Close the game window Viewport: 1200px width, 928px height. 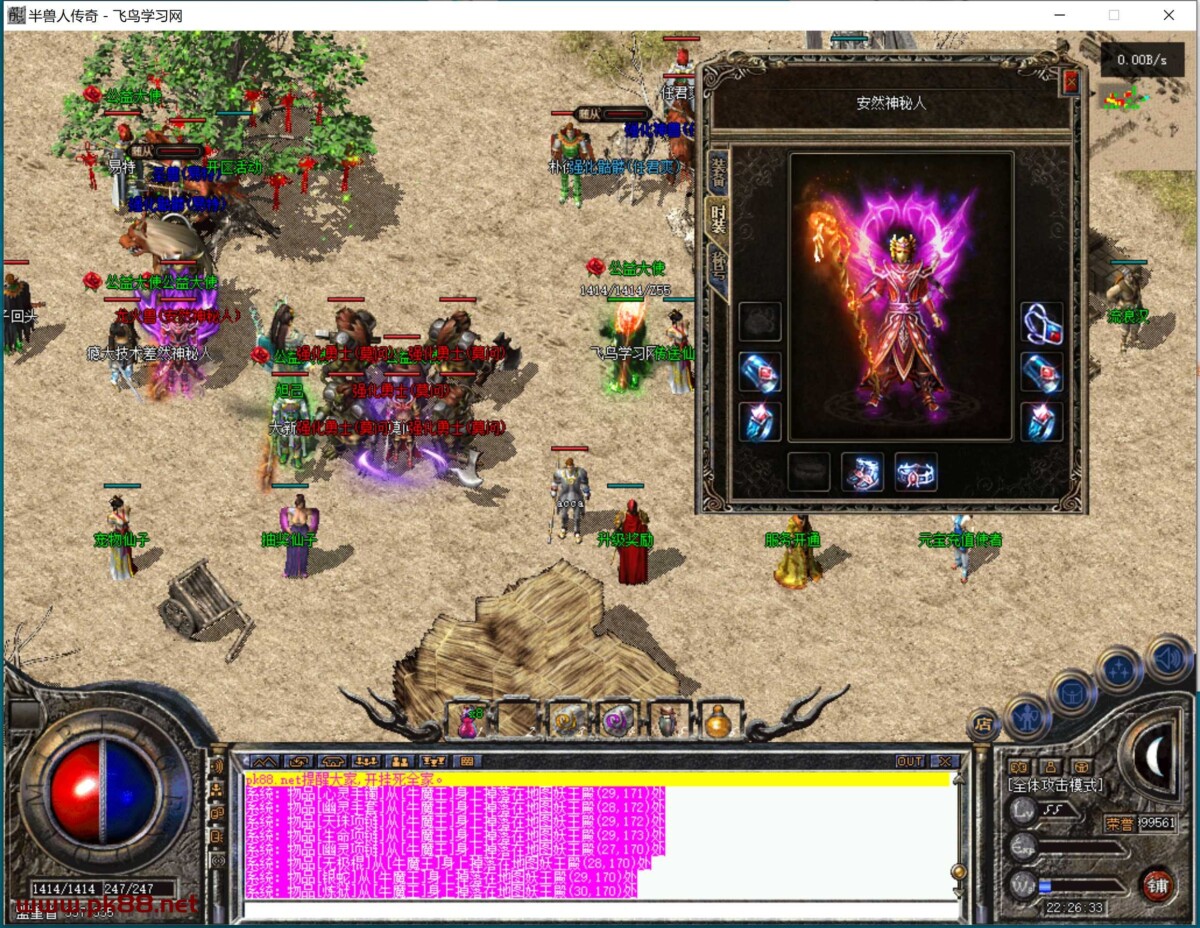[1168, 15]
